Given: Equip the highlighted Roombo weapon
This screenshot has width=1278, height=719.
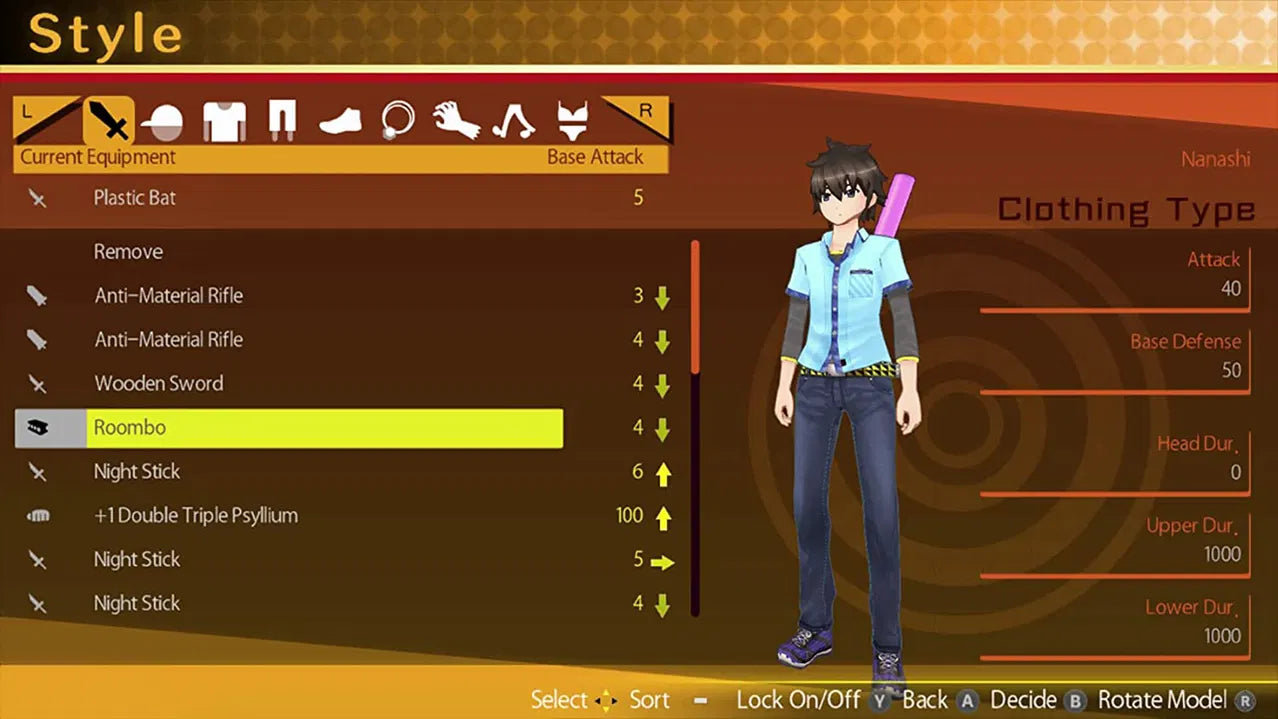Looking at the screenshot, I should (x=290, y=428).
